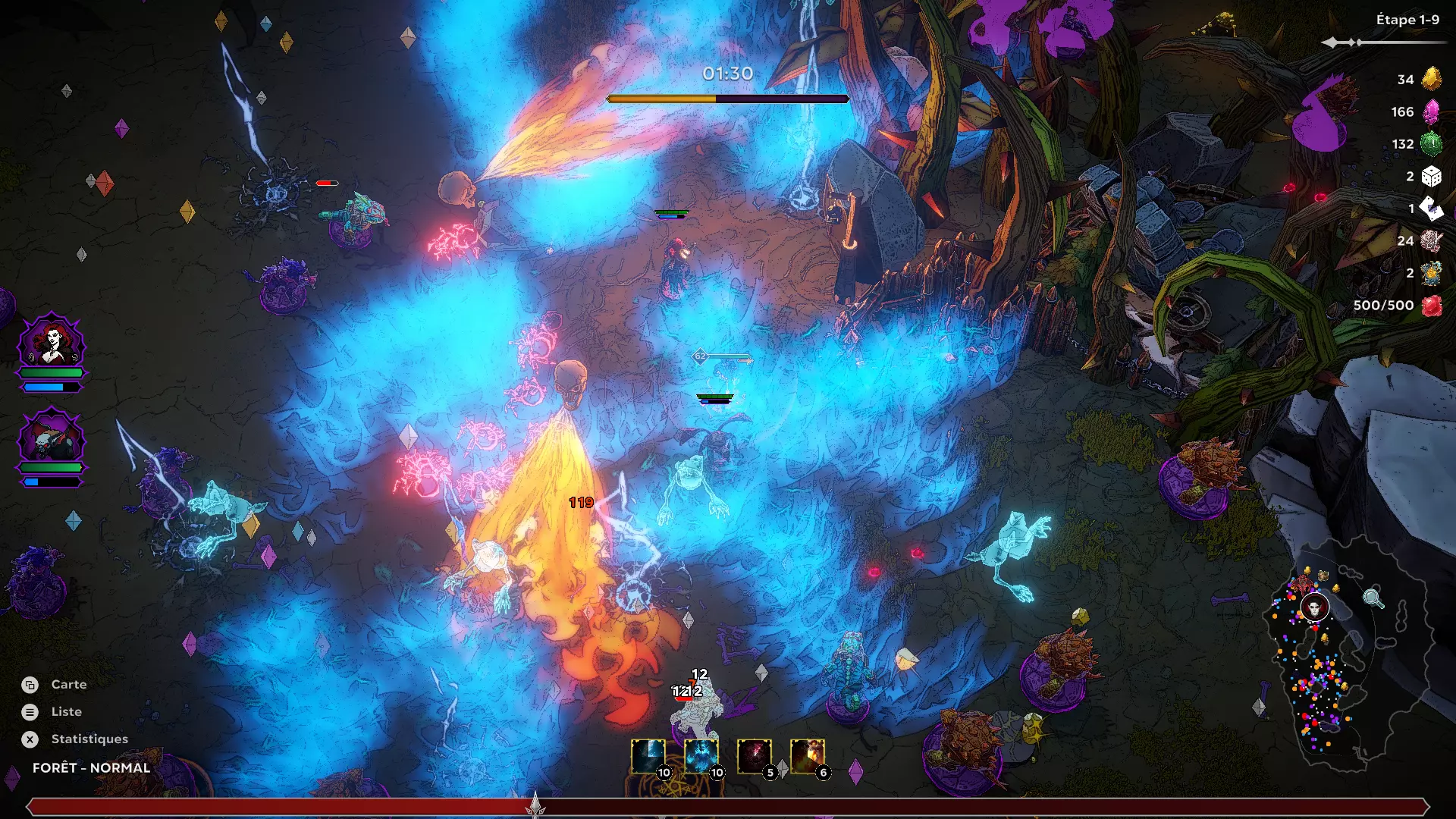Viewport: 1456px width, 819px height.
Task: Click the magnifying glass marker on minimap
Action: (1373, 598)
